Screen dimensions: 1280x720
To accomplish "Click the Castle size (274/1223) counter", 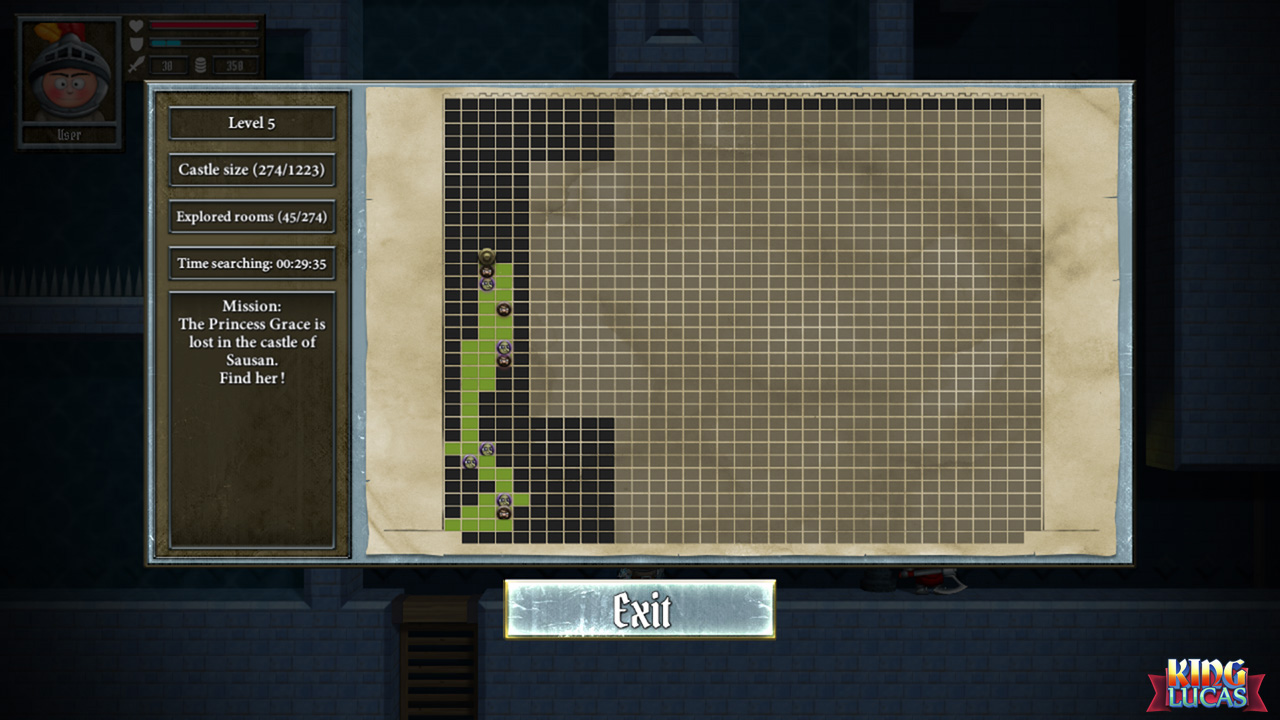I will pyautogui.click(x=251, y=170).
